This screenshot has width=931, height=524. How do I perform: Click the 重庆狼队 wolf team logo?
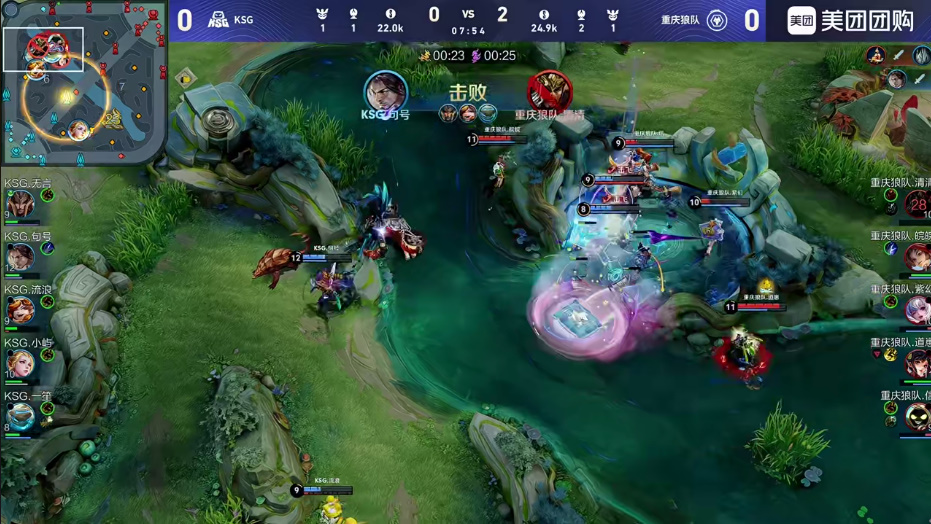pos(717,20)
